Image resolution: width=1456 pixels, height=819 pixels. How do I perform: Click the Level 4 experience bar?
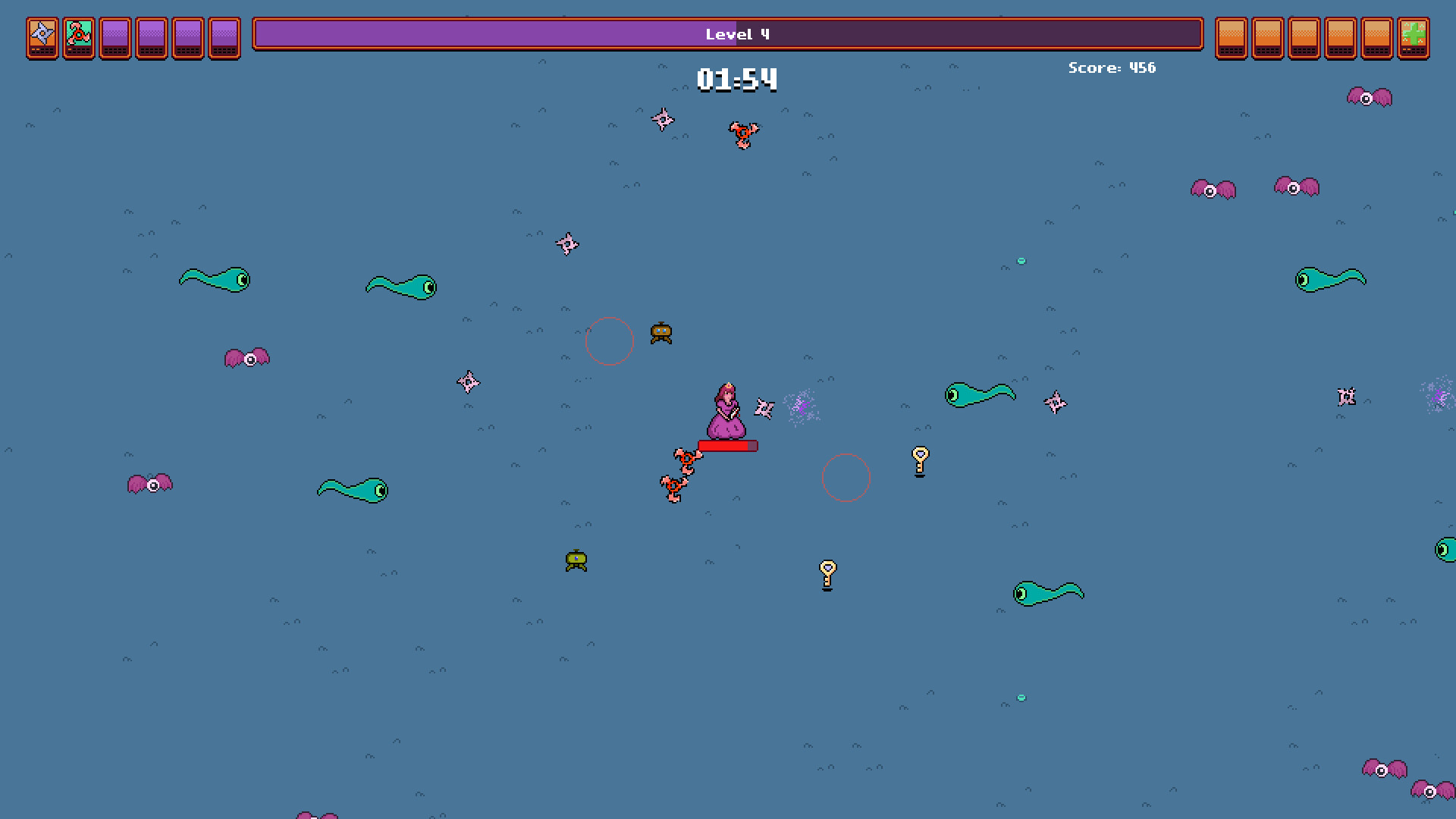point(728,34)
